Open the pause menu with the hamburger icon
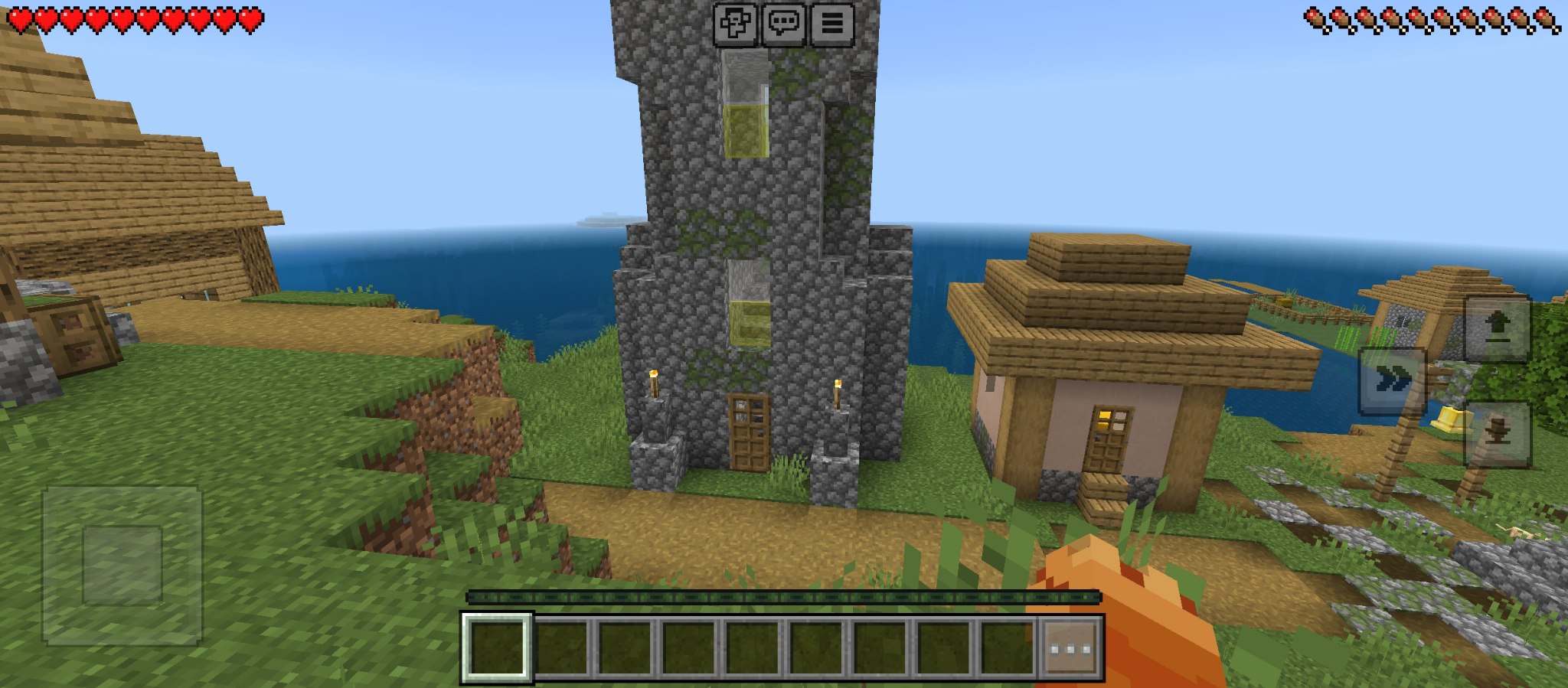This screenshot has width=1568, height=688. point(834,23)
